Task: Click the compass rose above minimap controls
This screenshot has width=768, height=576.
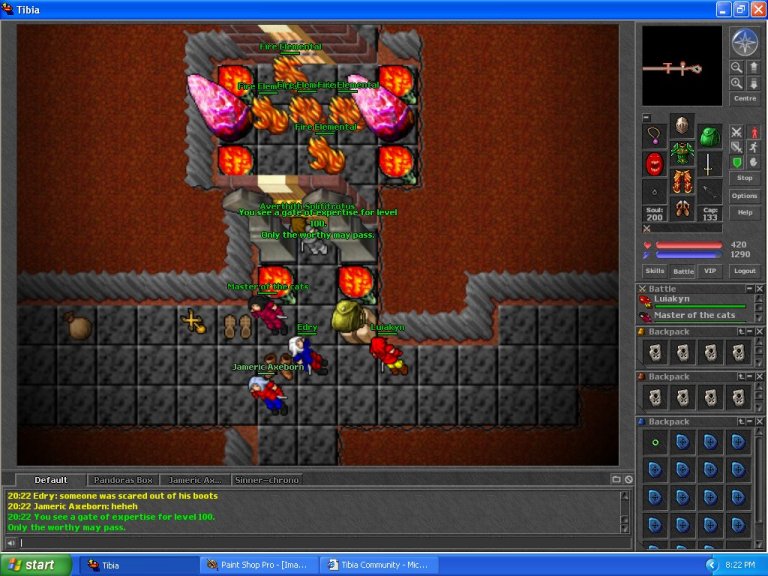Action: coord(745,42)
